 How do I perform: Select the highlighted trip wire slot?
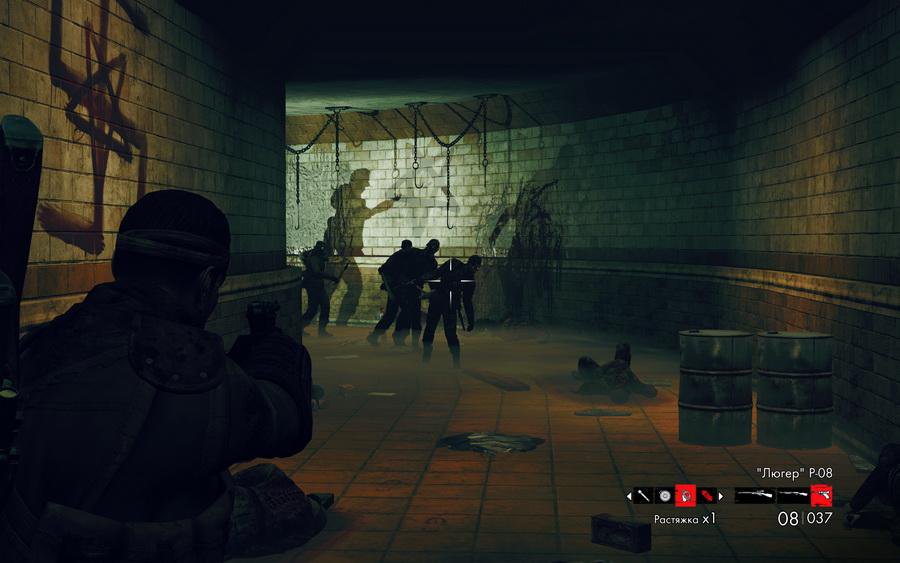[x=686, y=495]
